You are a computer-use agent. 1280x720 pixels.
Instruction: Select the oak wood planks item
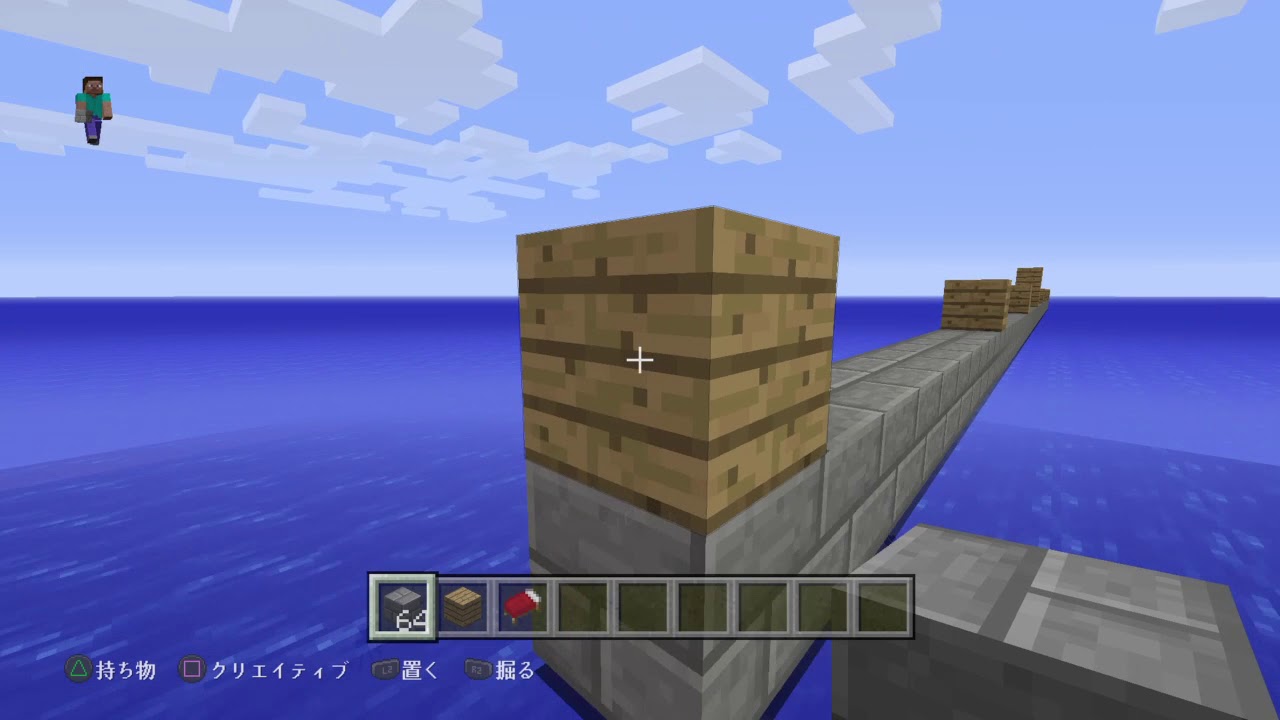coord(462,604)
